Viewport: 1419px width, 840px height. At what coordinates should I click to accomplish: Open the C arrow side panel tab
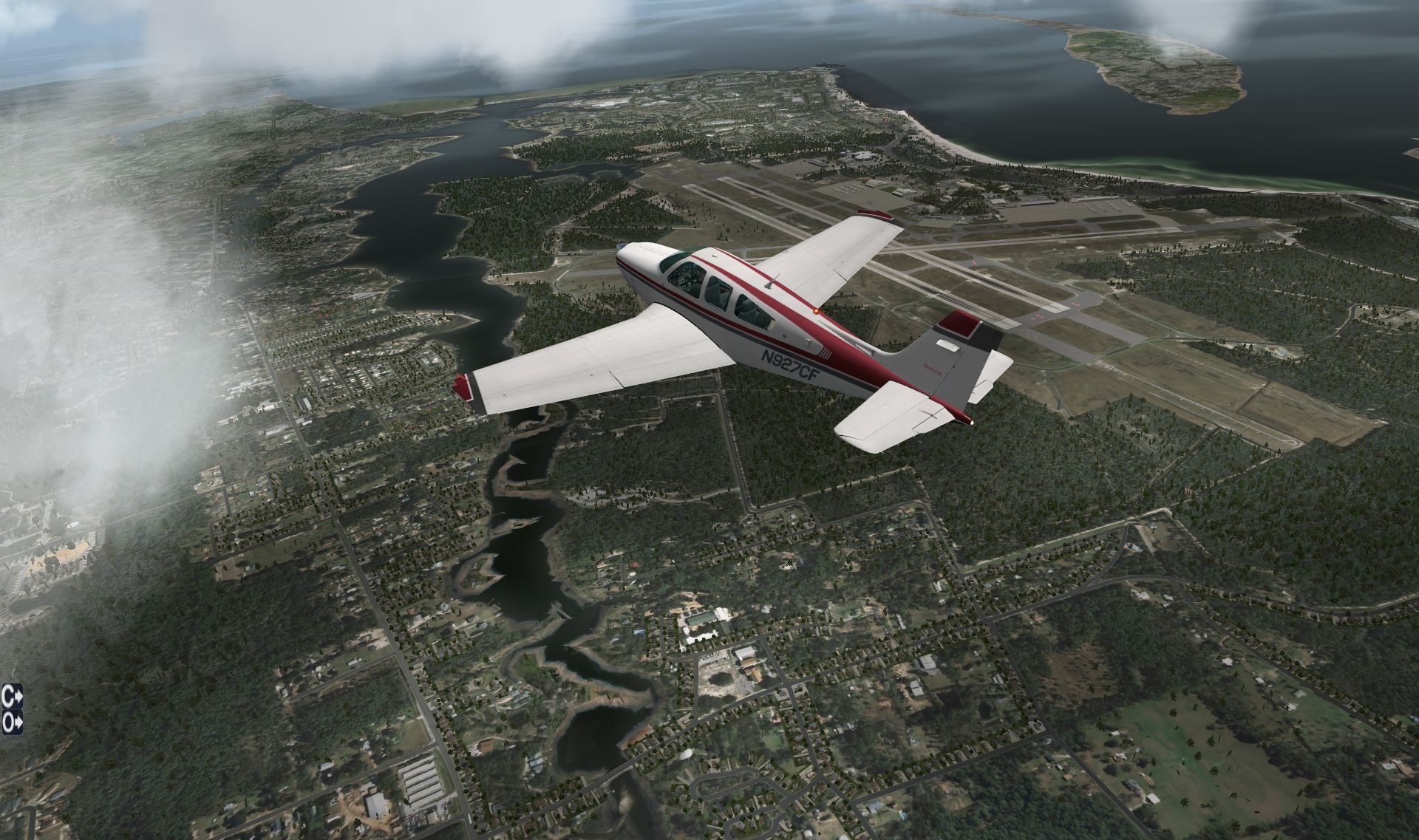point(12,695)
